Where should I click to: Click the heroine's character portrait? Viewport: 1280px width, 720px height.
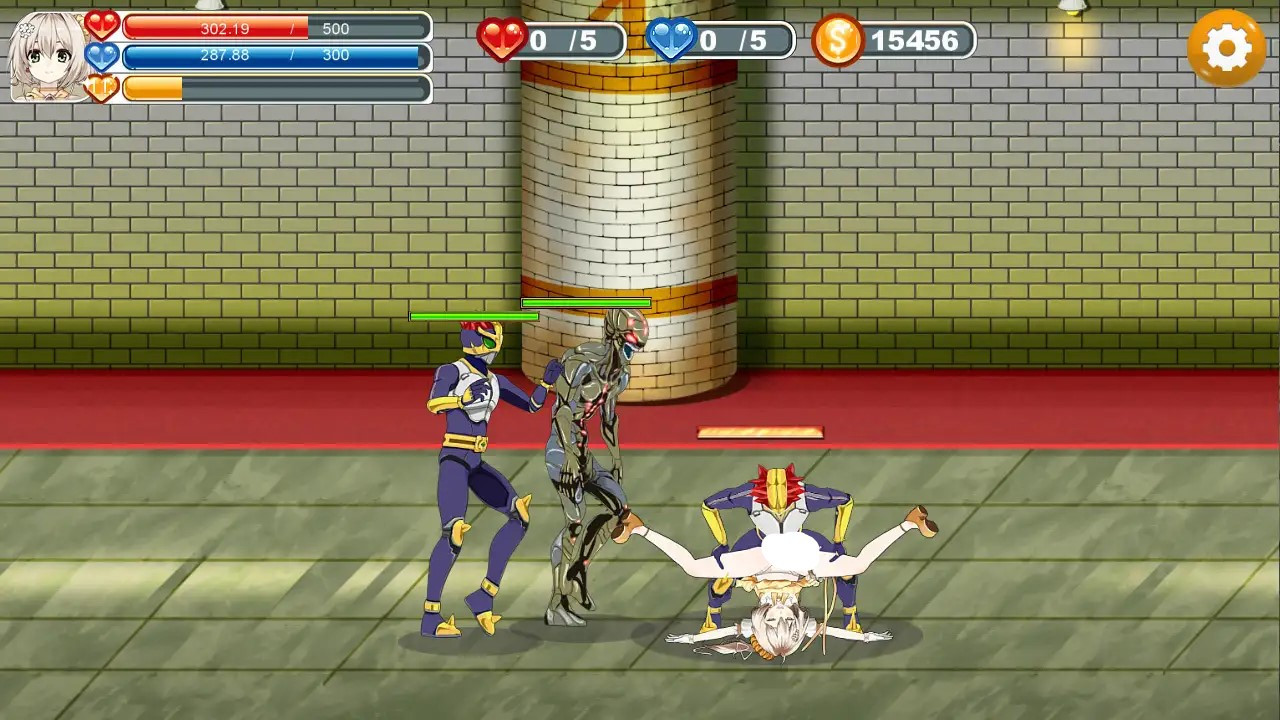(x=47, y=56)
